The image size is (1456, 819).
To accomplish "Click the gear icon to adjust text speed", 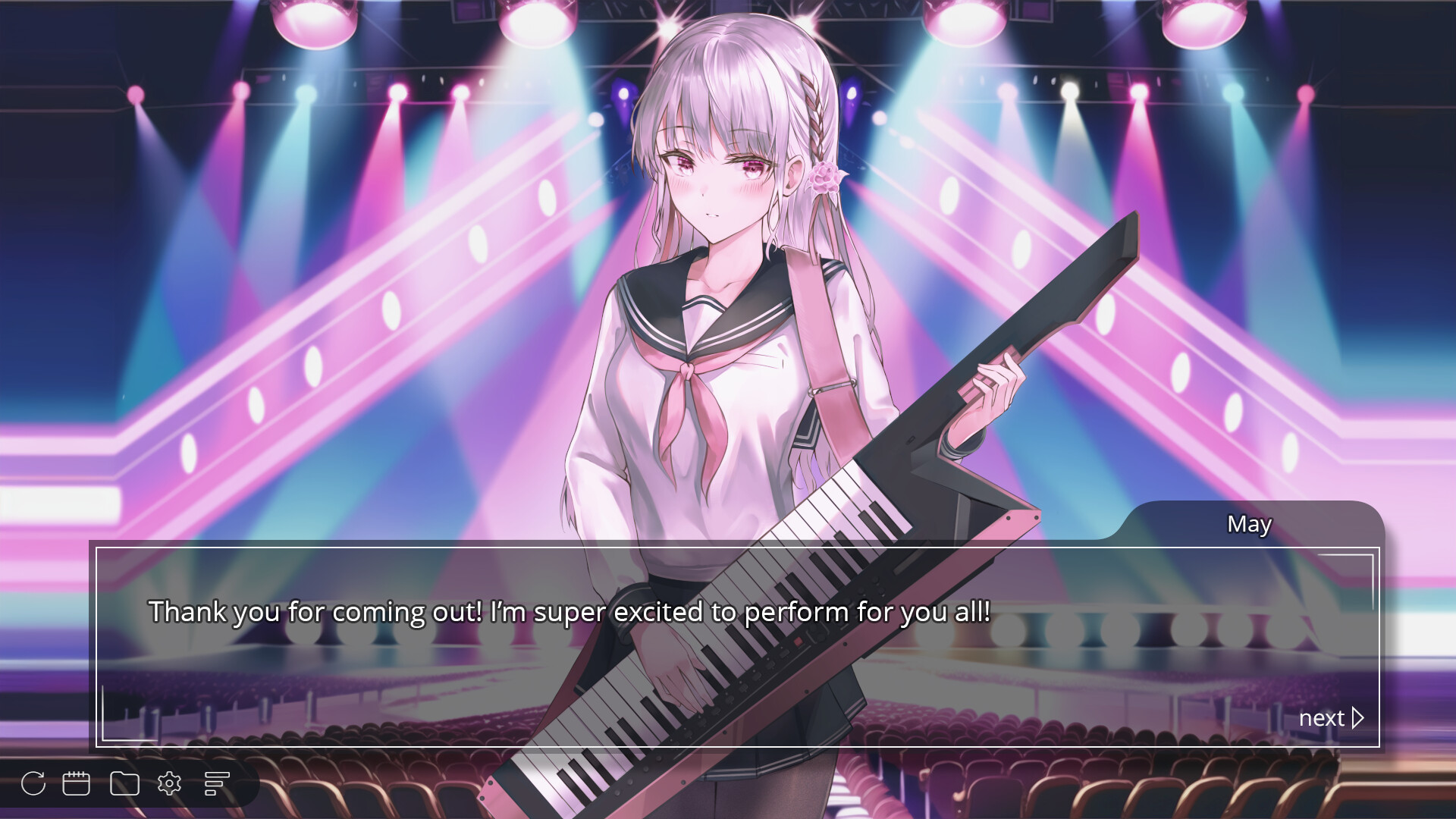I will pos(171,783).
